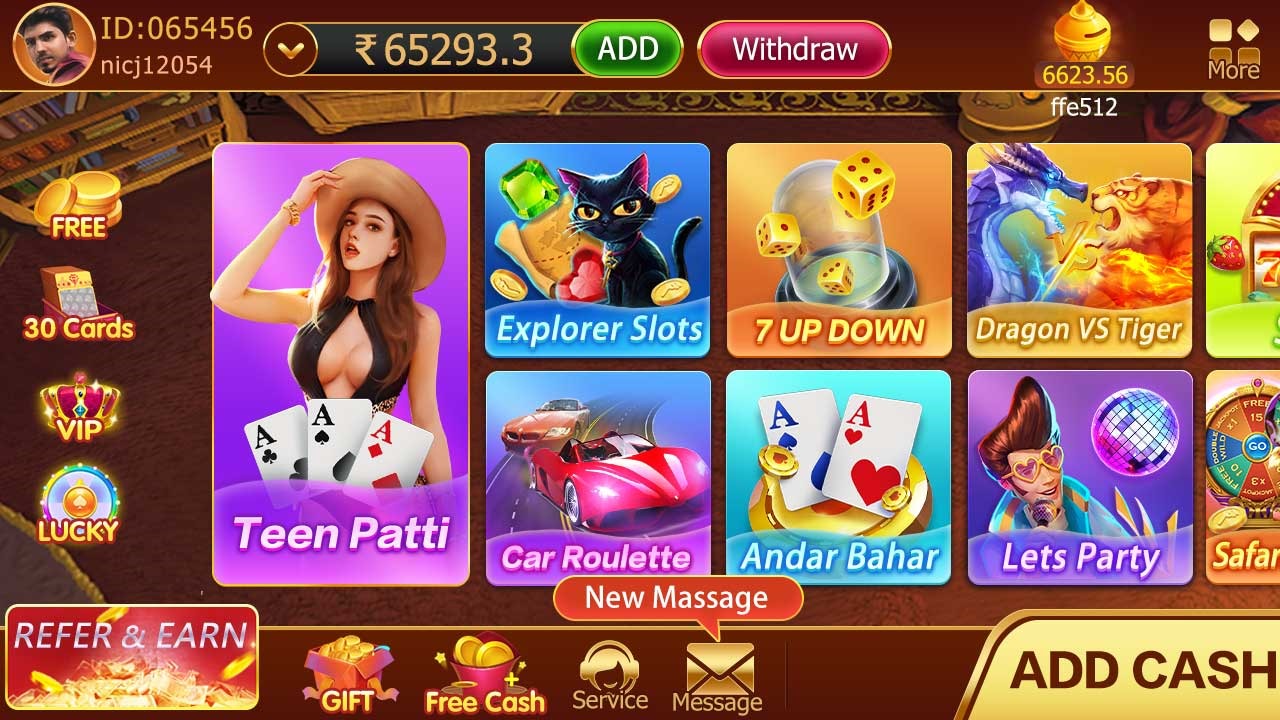Launch the Teen Patti game
1280x720 pixels.
pos(341,364)
